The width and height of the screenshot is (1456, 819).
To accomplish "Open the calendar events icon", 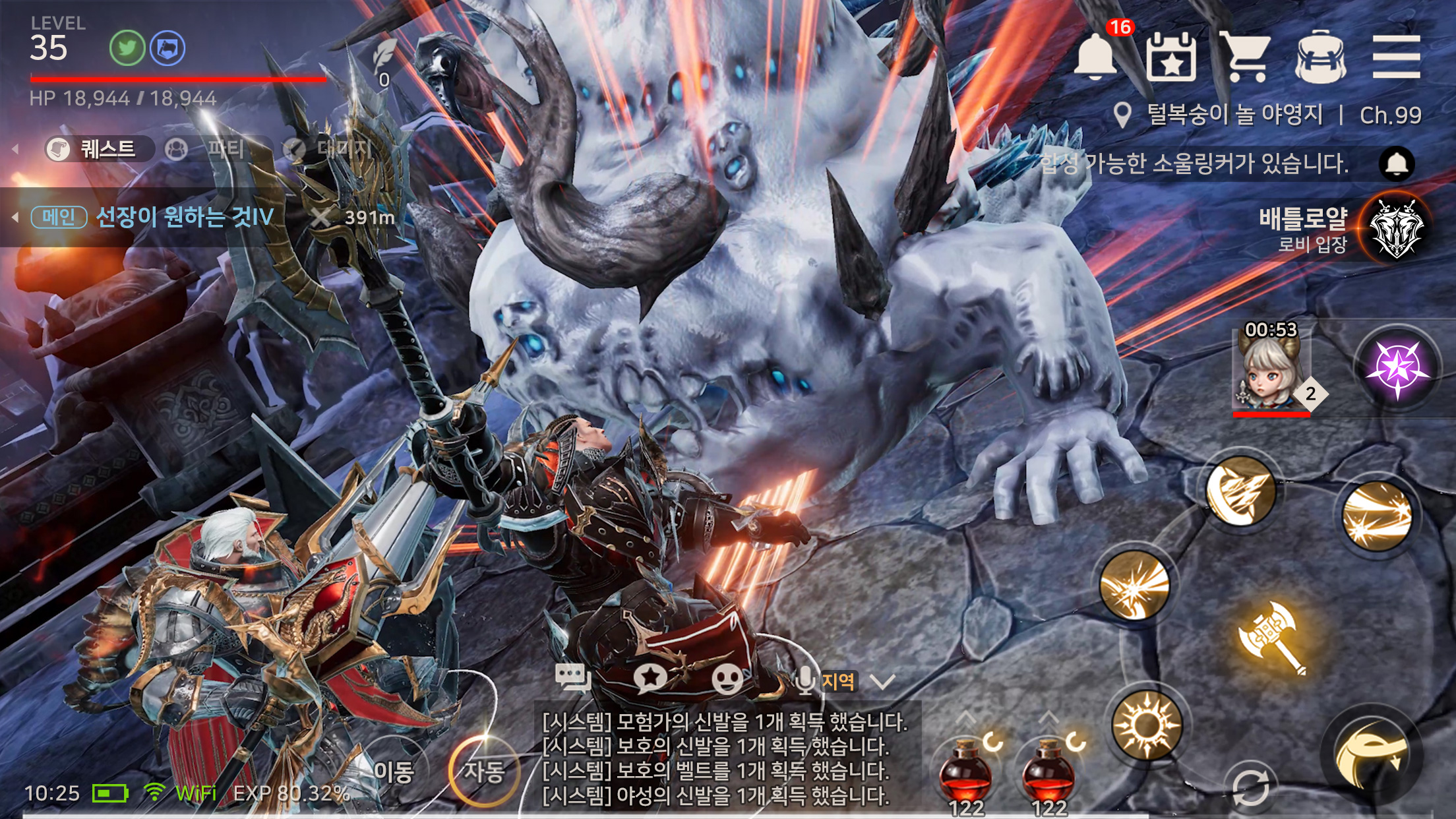I will click(x=1171, y=57).
